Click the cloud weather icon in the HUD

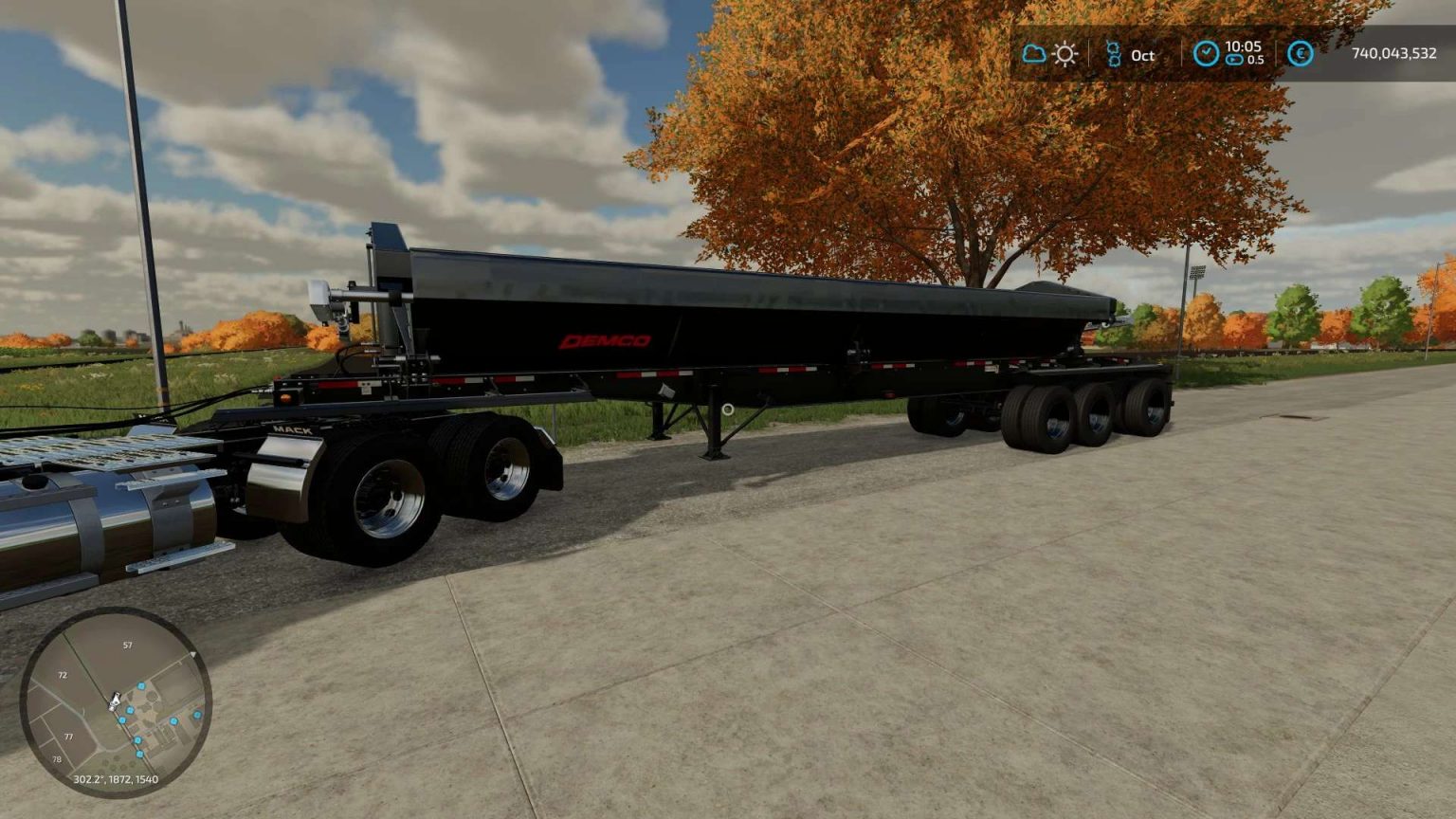pyautogui.click(x=1035, y=55)
